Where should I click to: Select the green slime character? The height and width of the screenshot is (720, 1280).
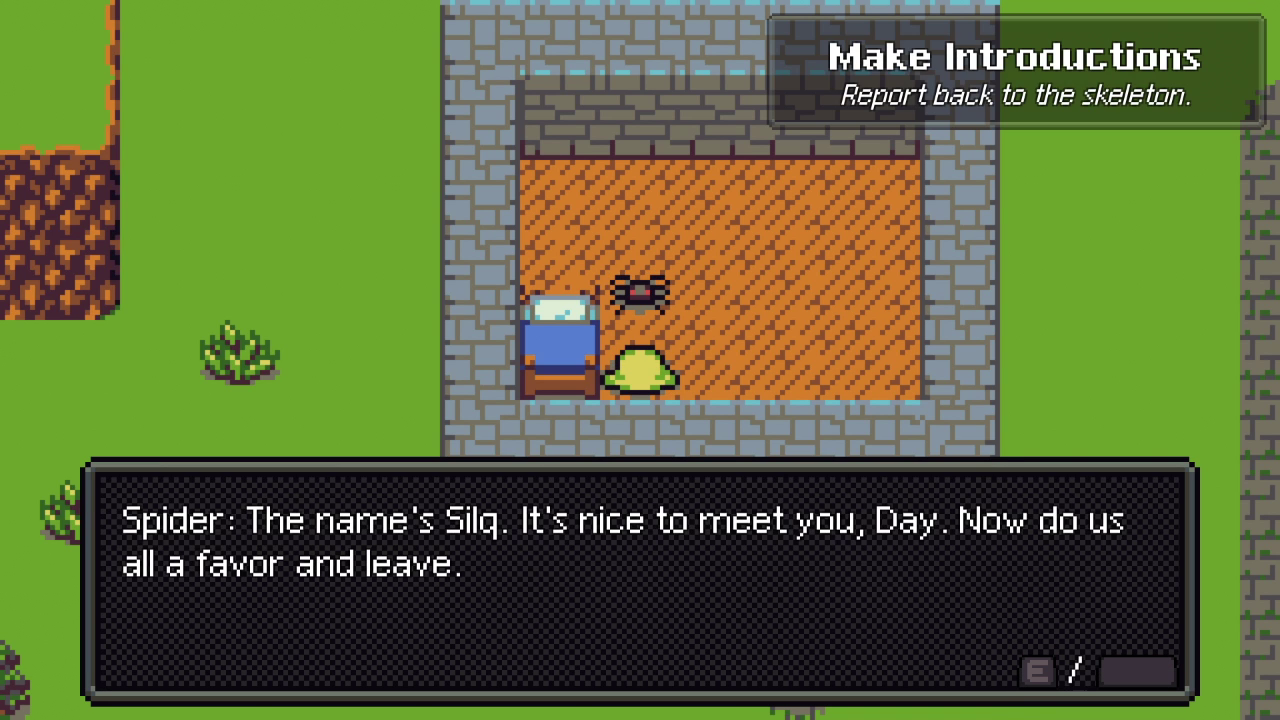click(x=641, y=368)
